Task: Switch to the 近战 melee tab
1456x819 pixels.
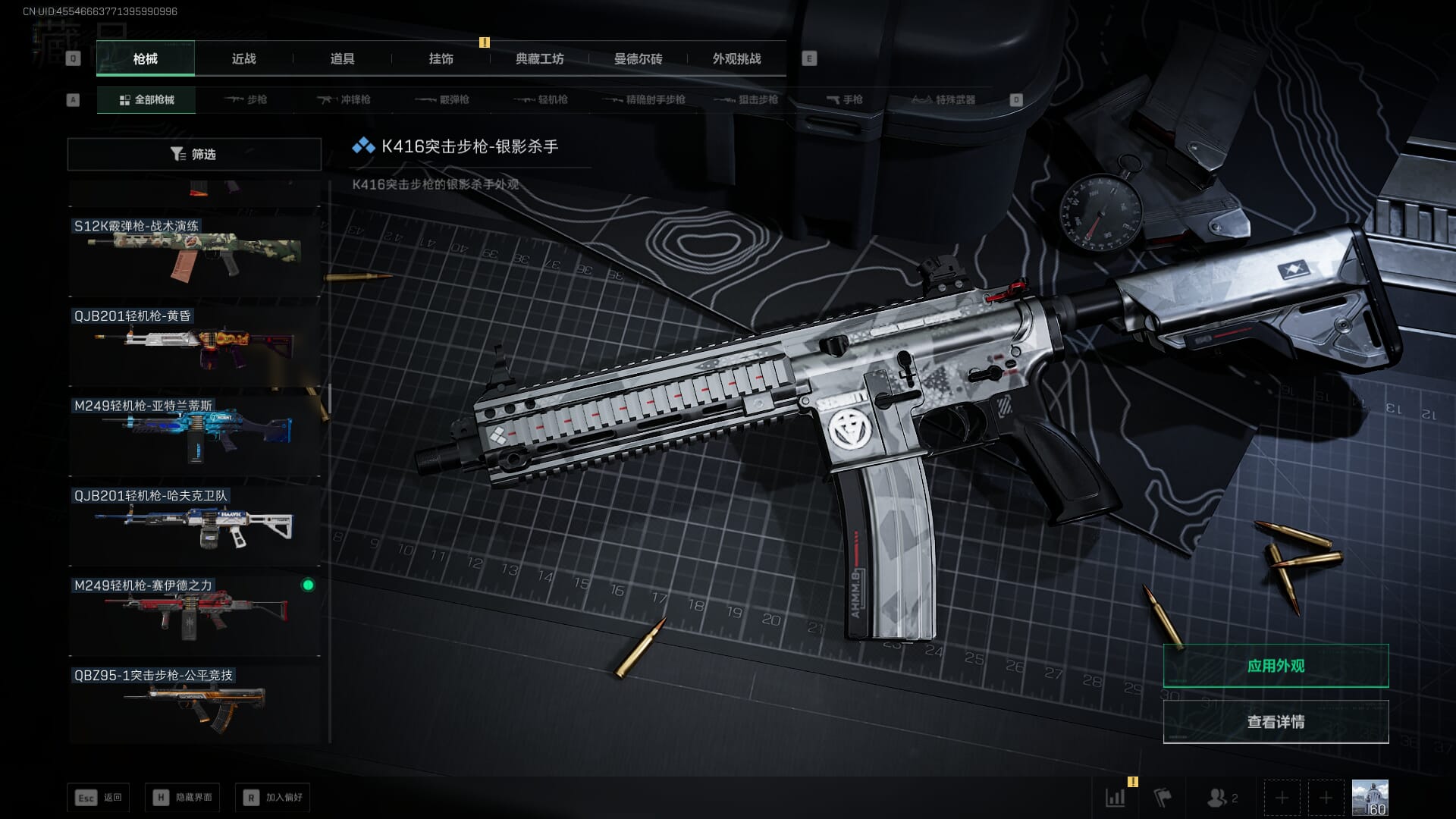Action: pyautogui.click(x=243, y=58)
